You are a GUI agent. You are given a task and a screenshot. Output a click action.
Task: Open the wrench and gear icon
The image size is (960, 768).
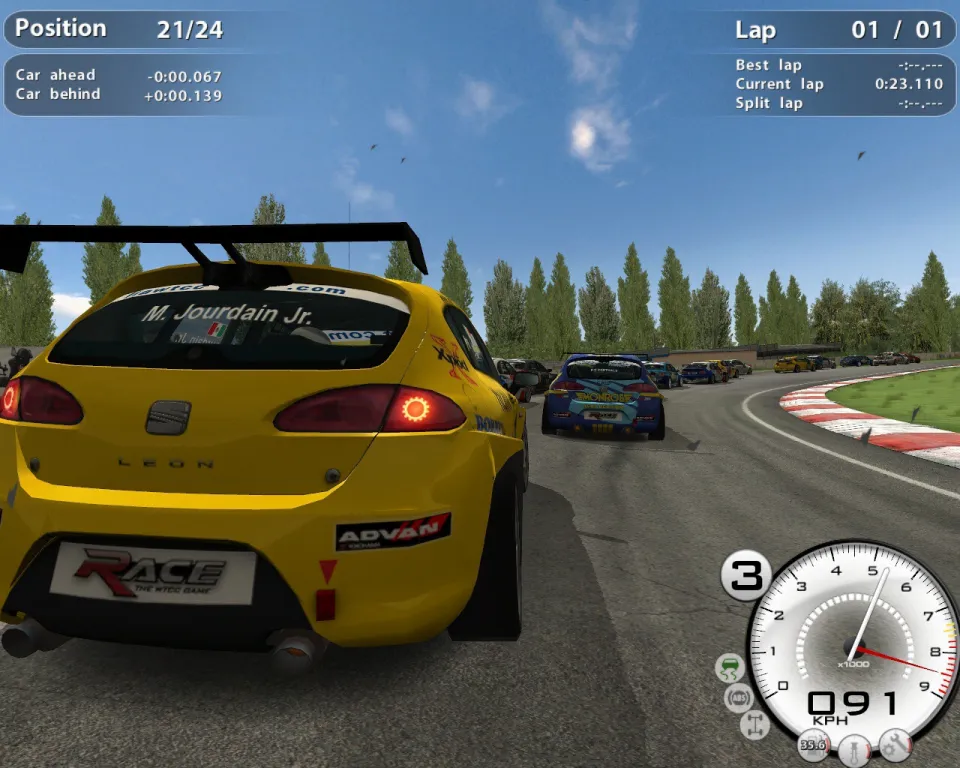click(895, 744)
